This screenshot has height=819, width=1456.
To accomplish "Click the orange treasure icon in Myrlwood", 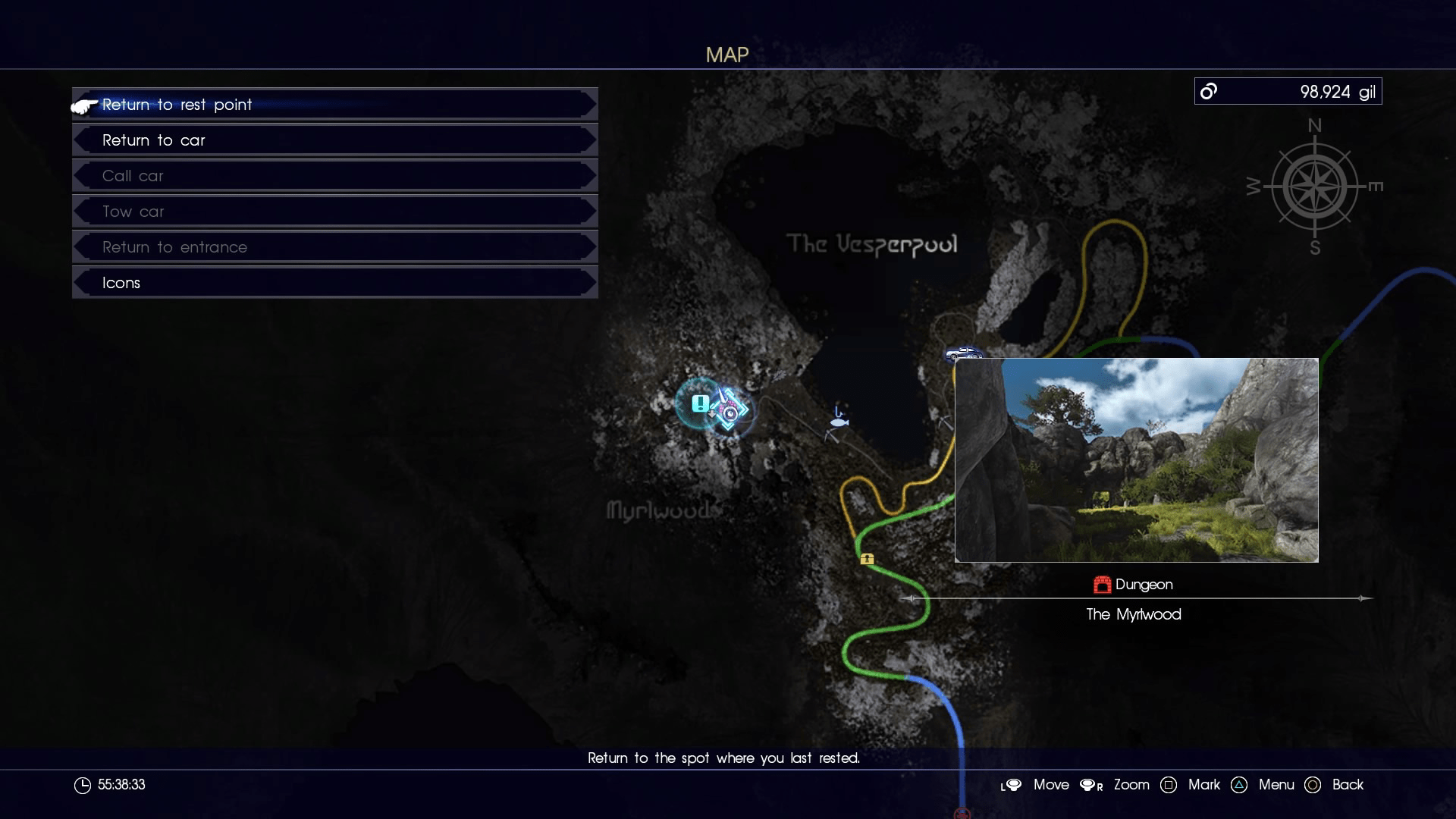I will tap(867, 559).
